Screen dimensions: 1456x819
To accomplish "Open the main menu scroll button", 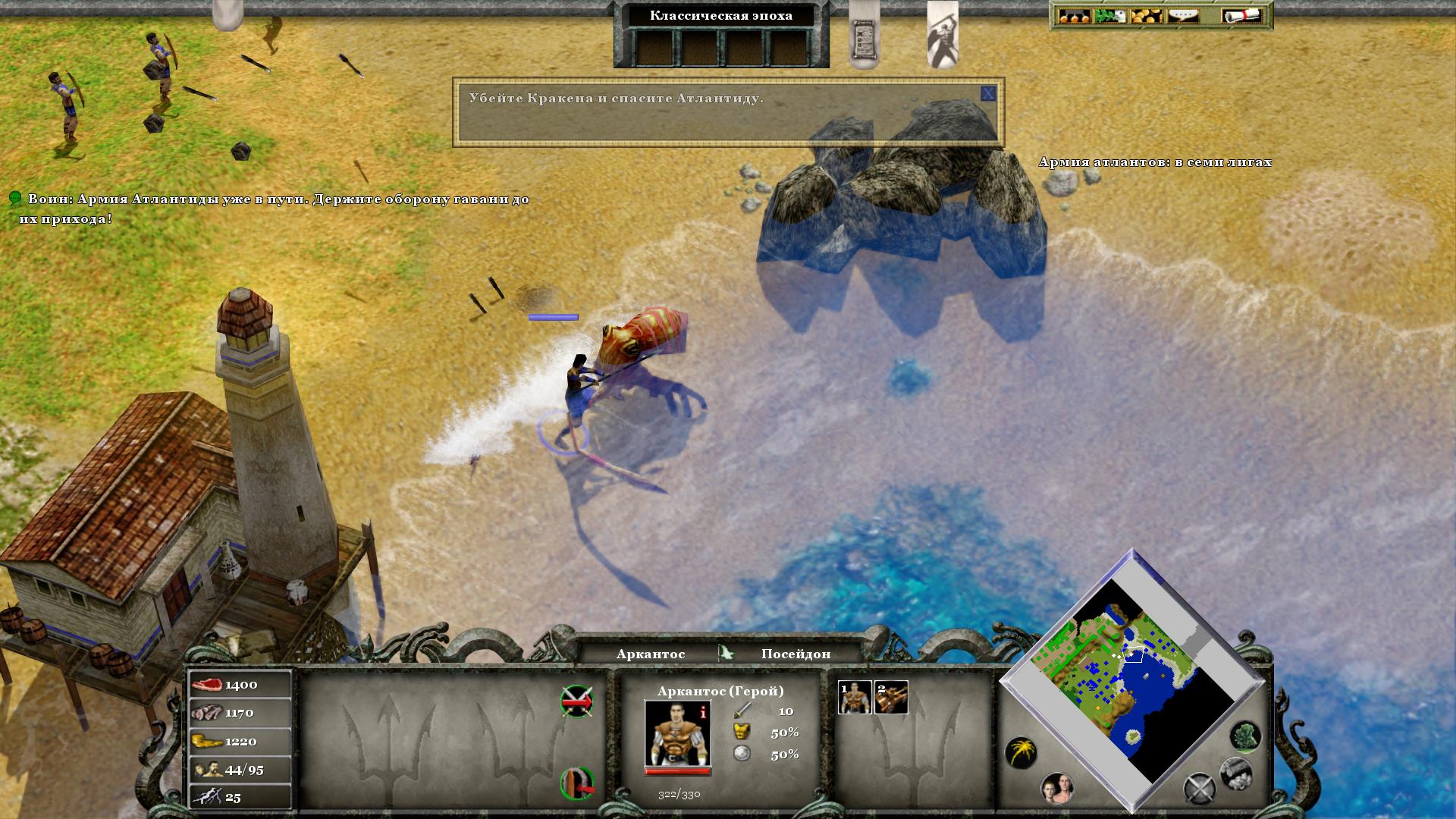I will (1241, 16).
